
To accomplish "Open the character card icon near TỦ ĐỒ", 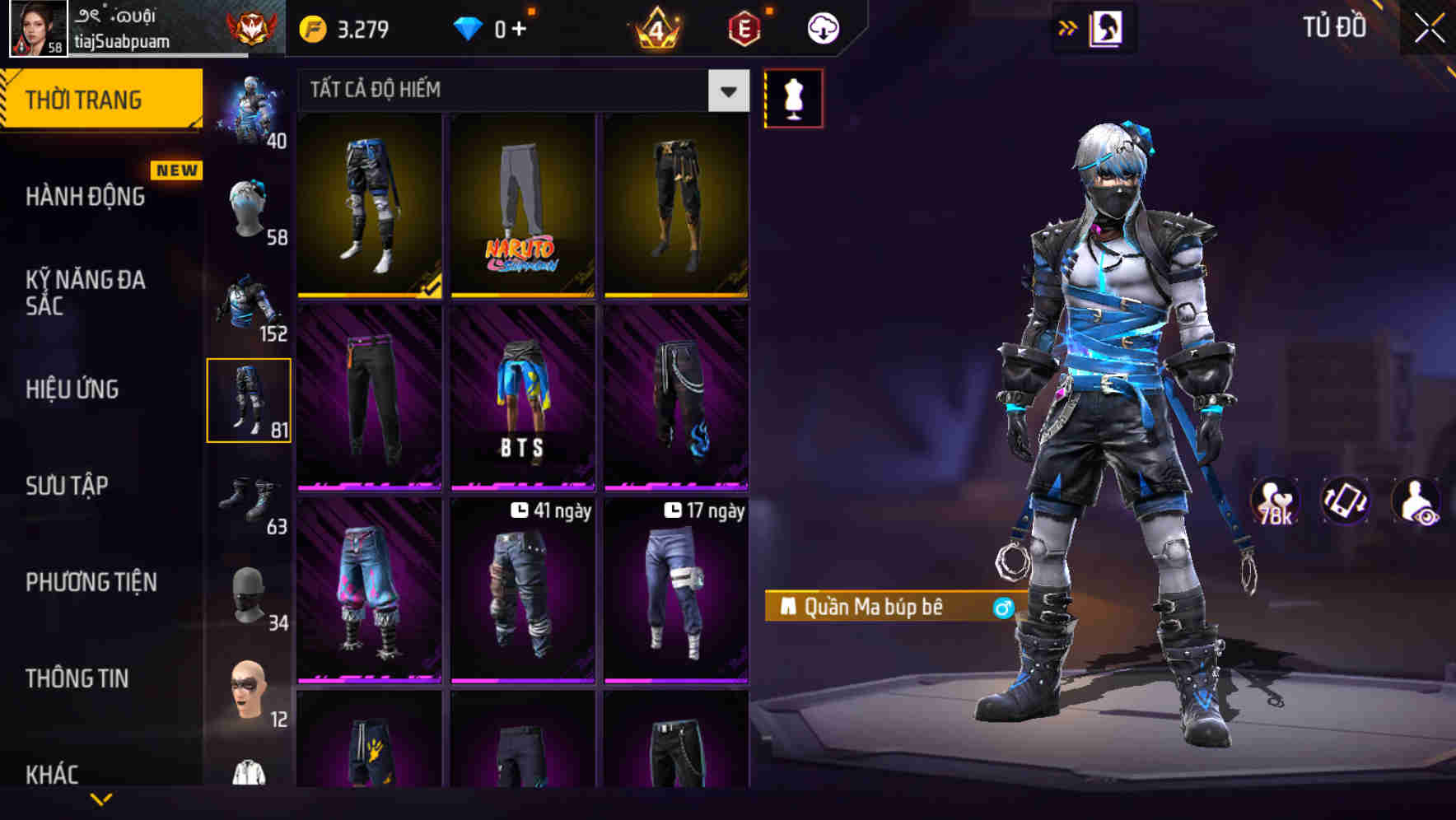I will tap(1108, 26).
